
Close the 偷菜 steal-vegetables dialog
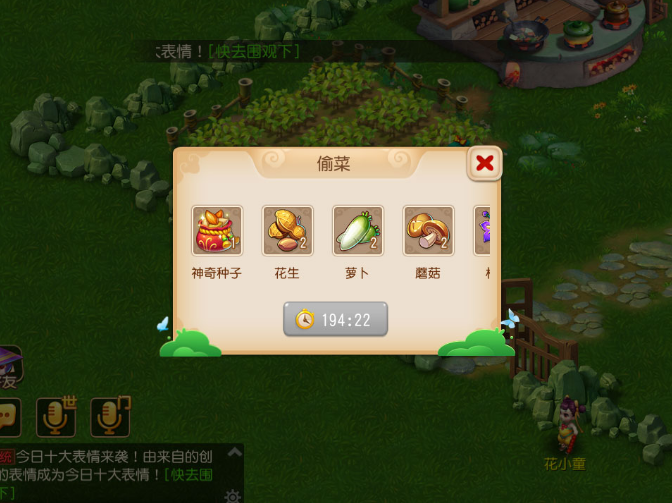coord(485,163)
